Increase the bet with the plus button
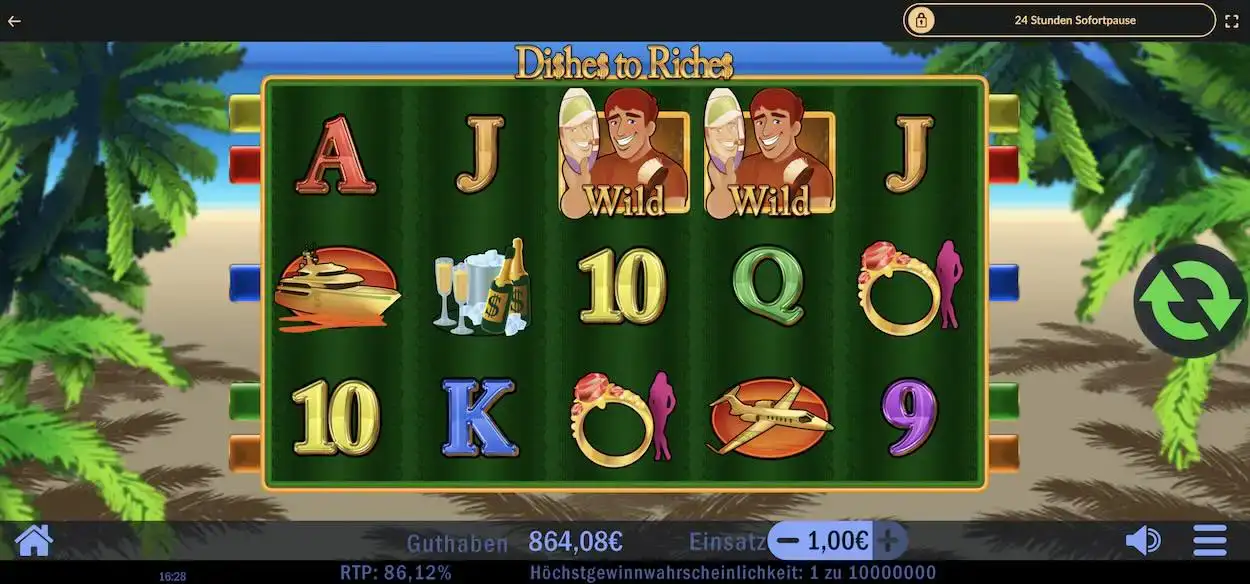 (x=889, y=541)
